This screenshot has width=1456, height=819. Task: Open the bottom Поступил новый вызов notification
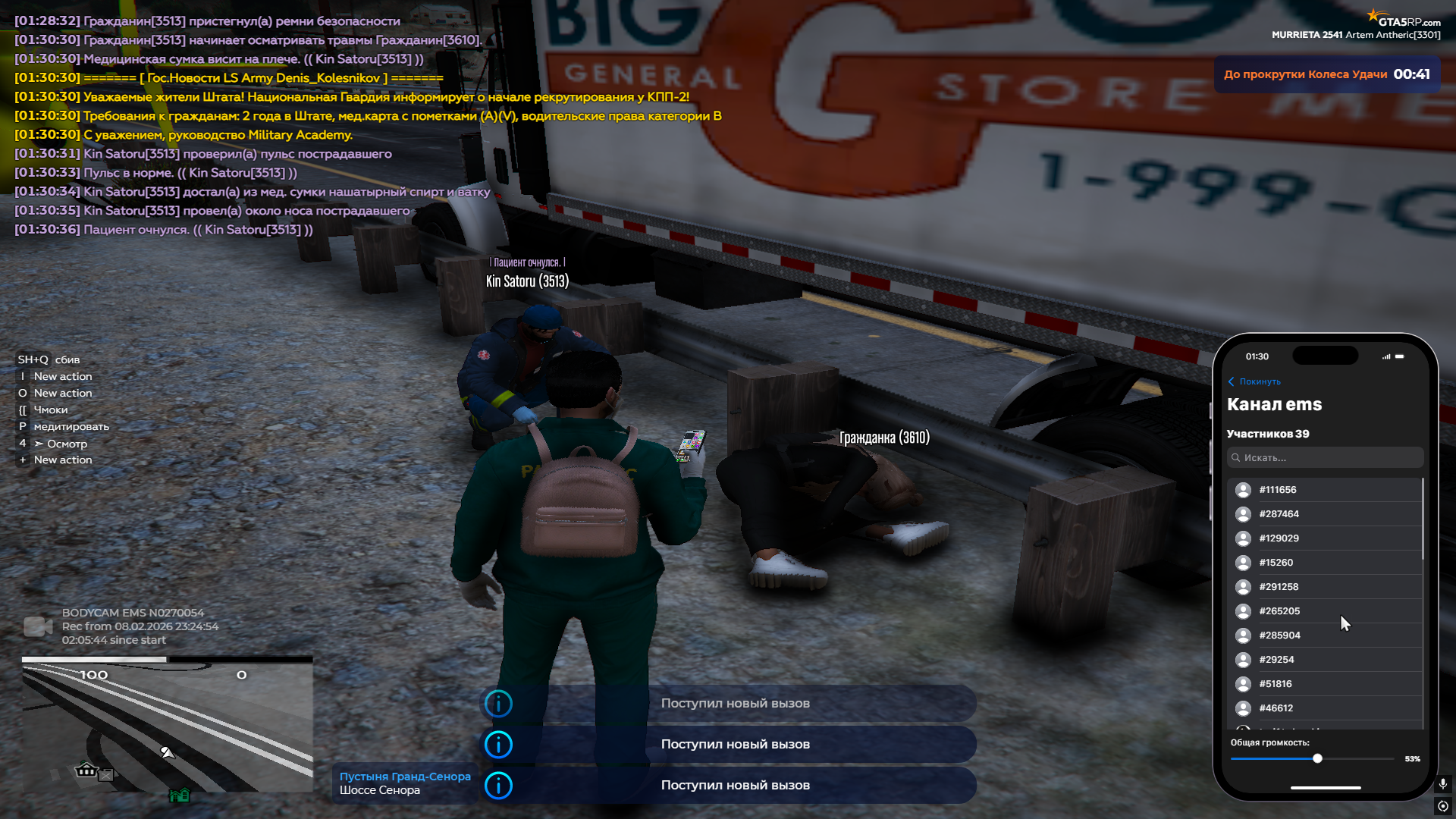point(728,786)
